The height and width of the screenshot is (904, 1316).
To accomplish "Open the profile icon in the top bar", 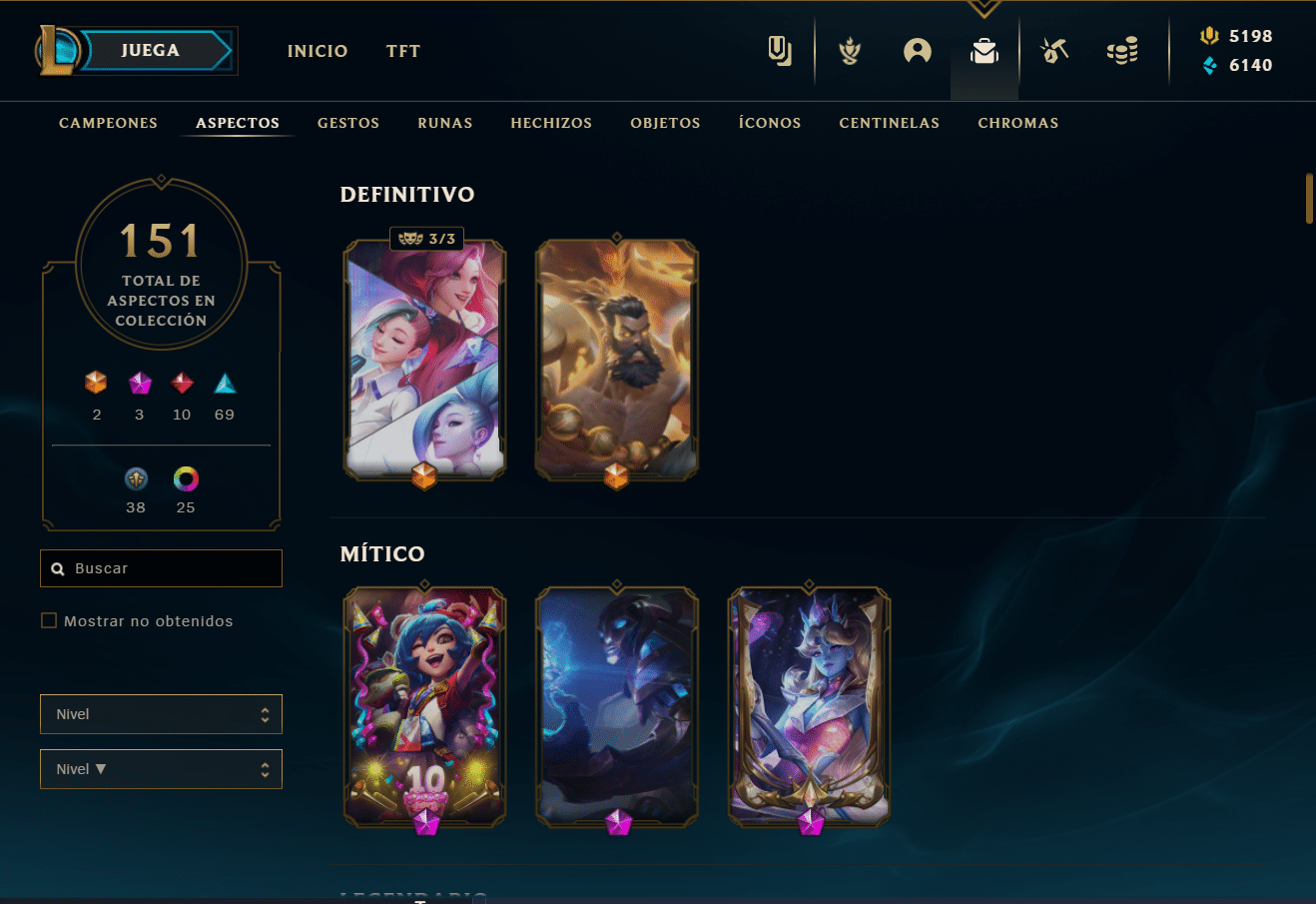I will 917,50.
